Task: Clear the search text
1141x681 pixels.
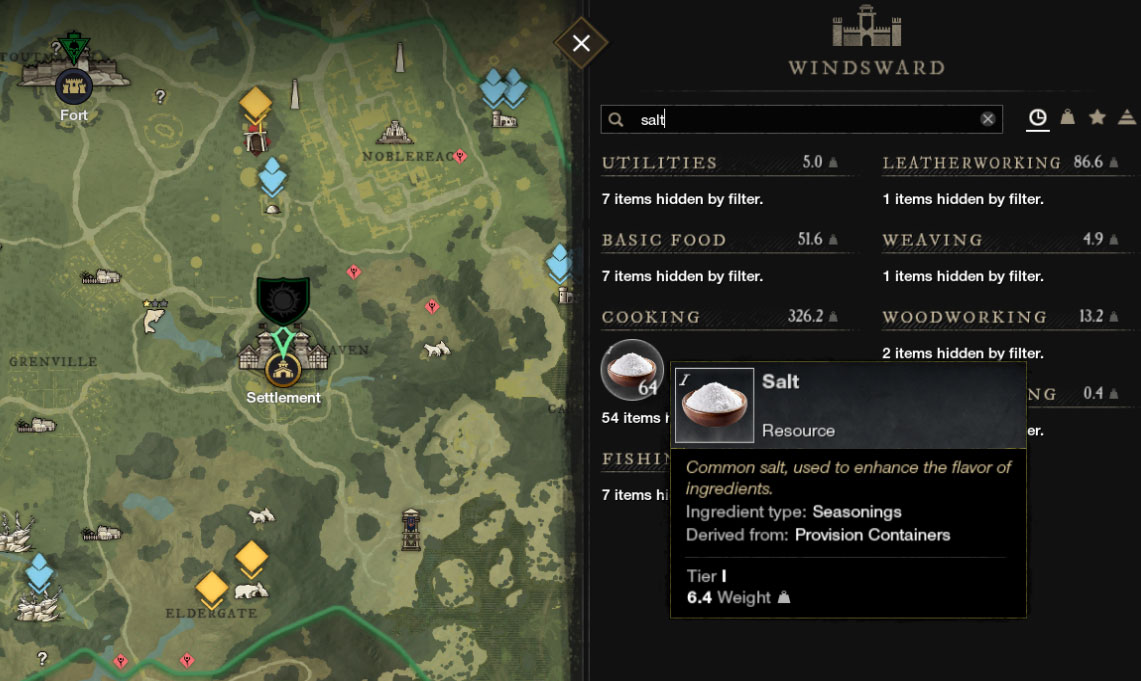Action: click(988, 119)
